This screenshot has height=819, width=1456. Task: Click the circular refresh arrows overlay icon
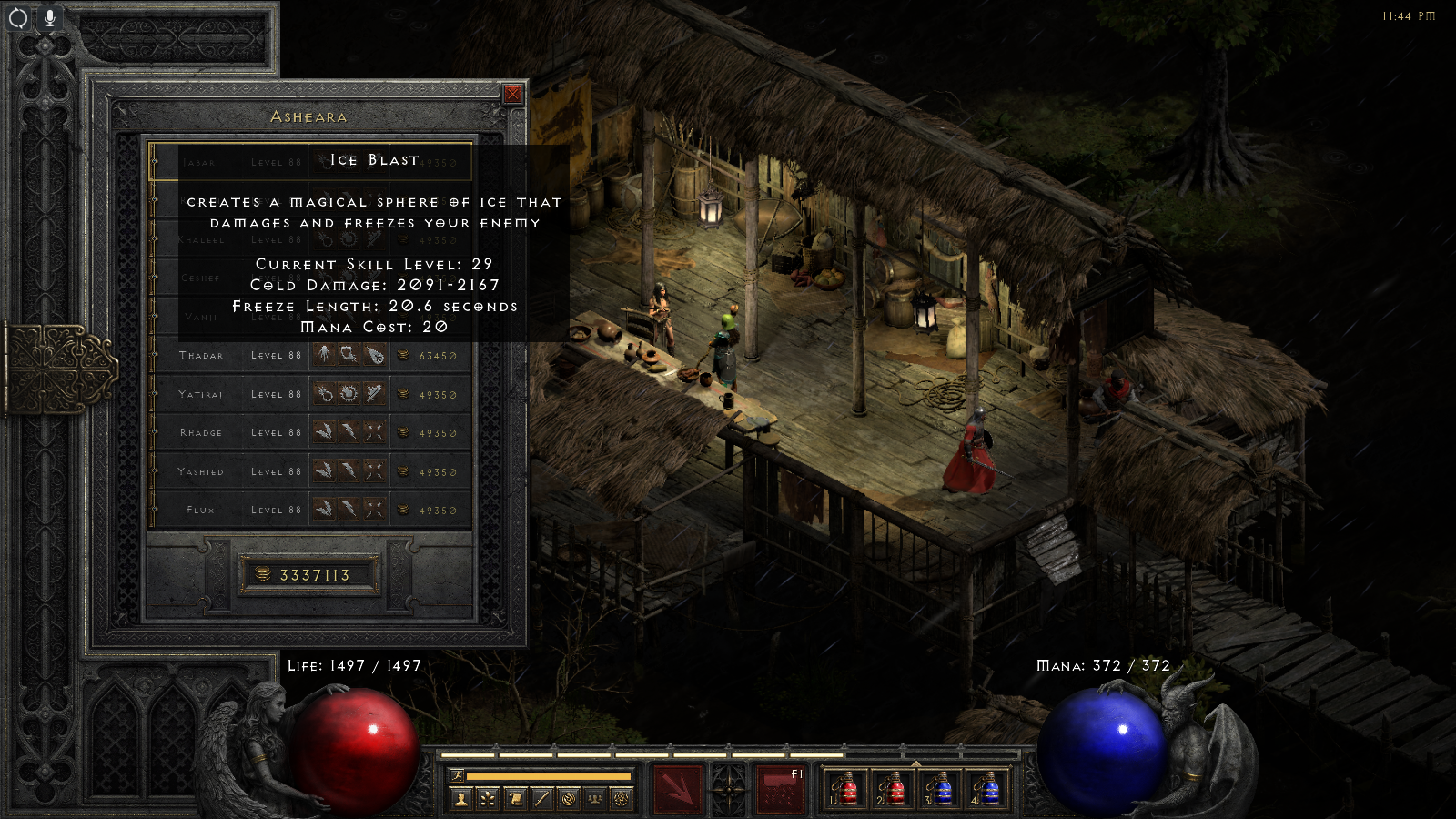[x=18, y=17]
